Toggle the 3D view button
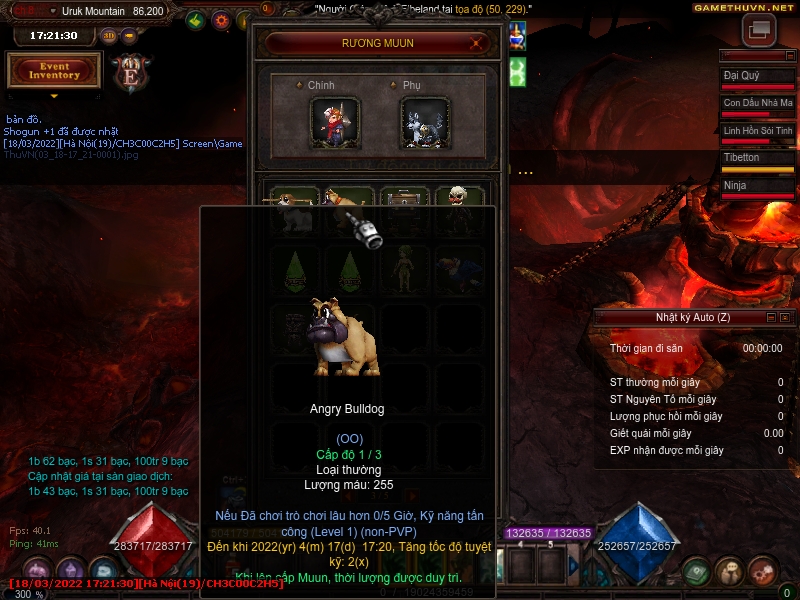Viewport: 800px width, 600px height. pos(109,35)
